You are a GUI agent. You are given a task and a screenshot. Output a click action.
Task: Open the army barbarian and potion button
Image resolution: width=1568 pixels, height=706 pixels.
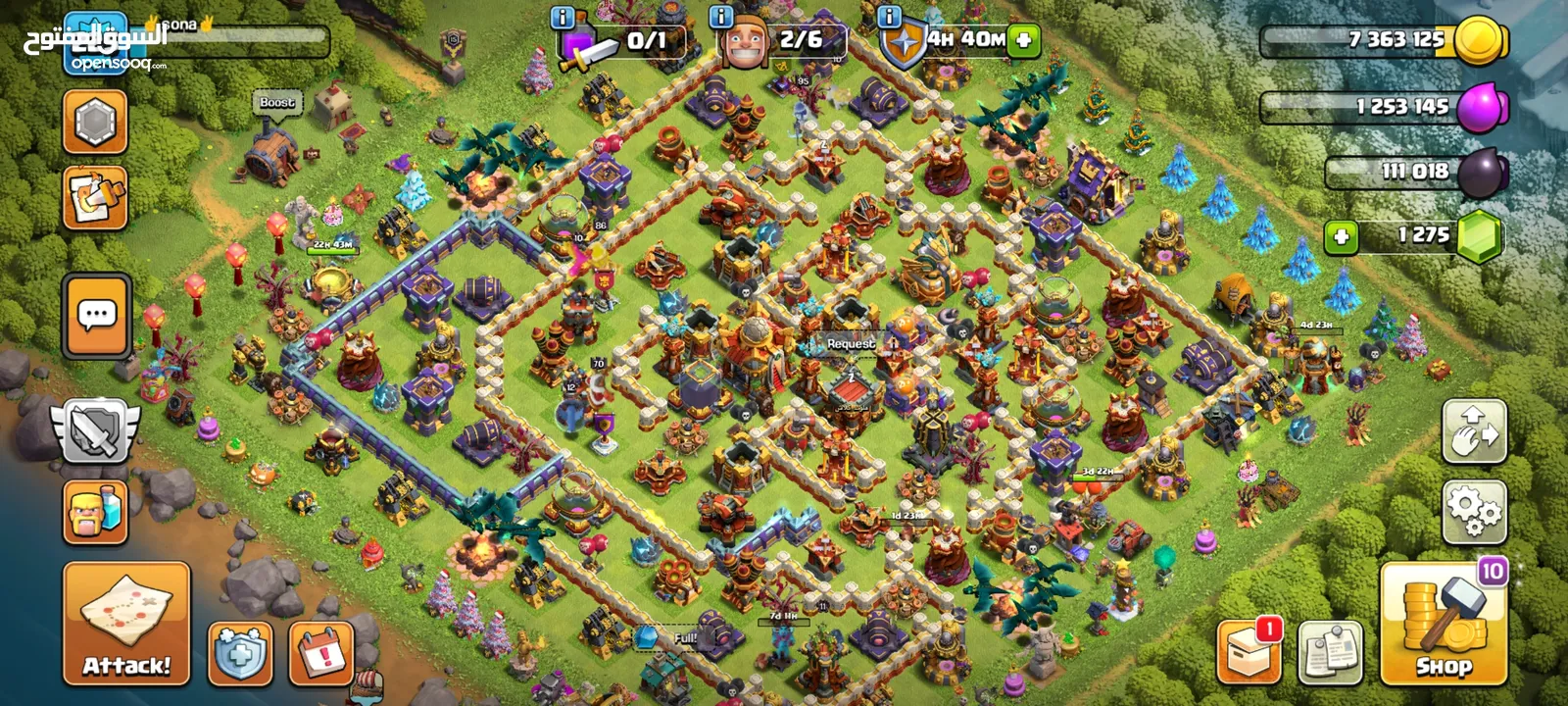(x=95, y=511)
